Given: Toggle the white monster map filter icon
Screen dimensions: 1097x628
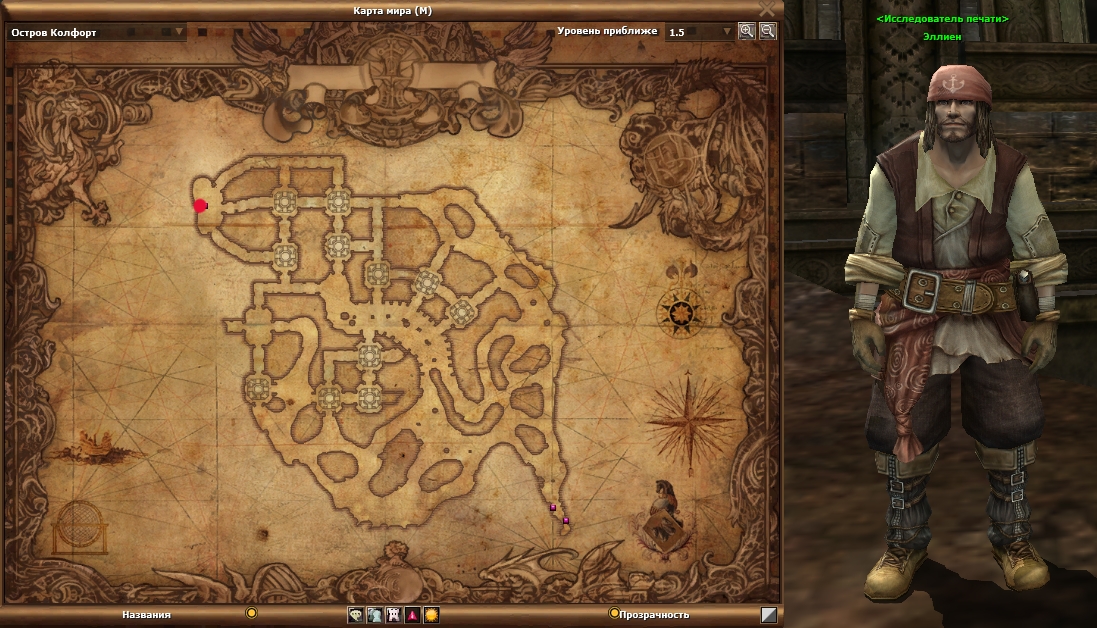Looking at the screenshot, I should (393, 615).
